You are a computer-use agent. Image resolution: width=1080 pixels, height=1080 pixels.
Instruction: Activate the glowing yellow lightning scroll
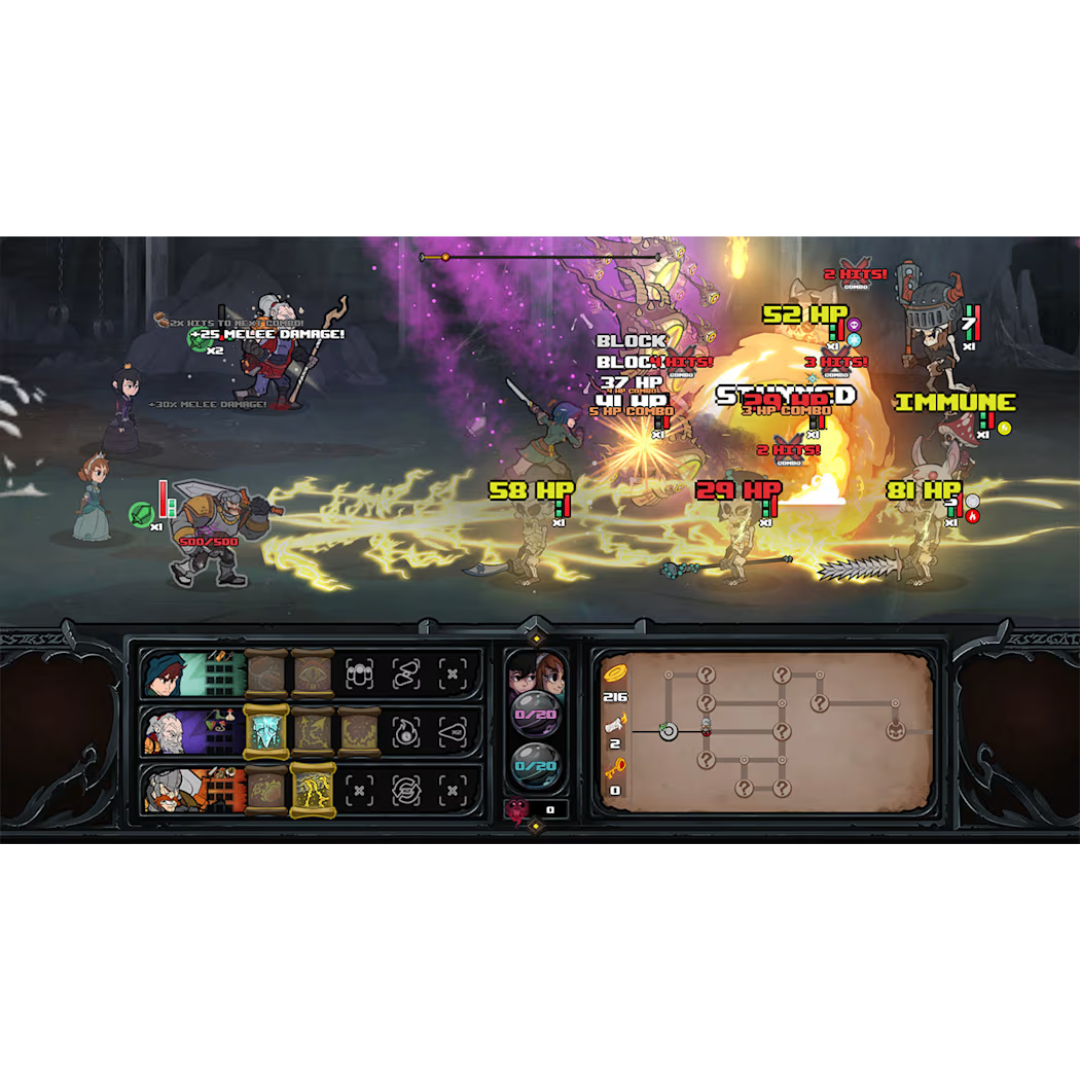[313, 789]
